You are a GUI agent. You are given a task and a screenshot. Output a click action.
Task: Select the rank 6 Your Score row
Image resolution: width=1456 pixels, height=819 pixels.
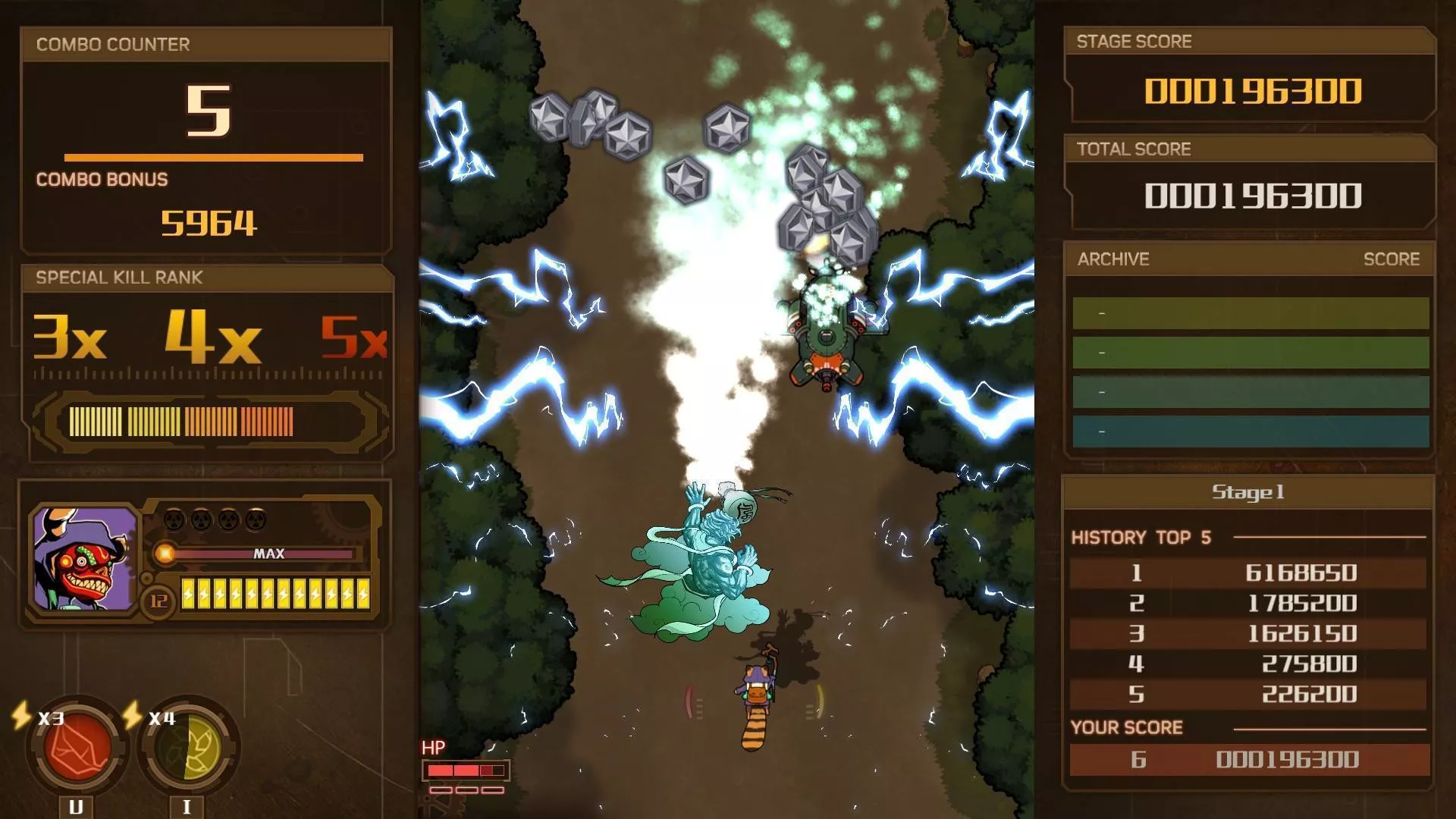click(x=1249, y=759)
